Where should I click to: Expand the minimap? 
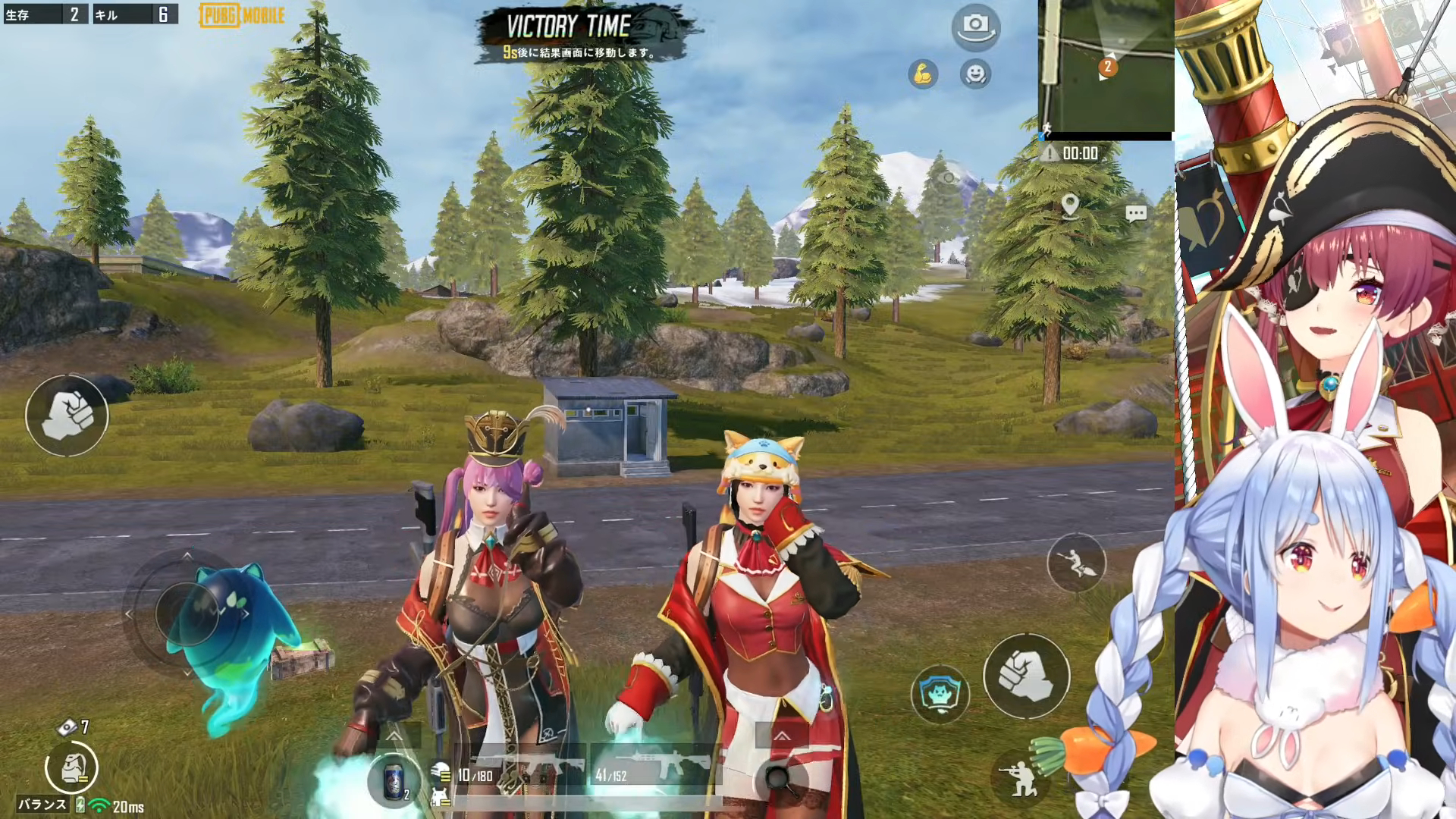[1106, 68]
